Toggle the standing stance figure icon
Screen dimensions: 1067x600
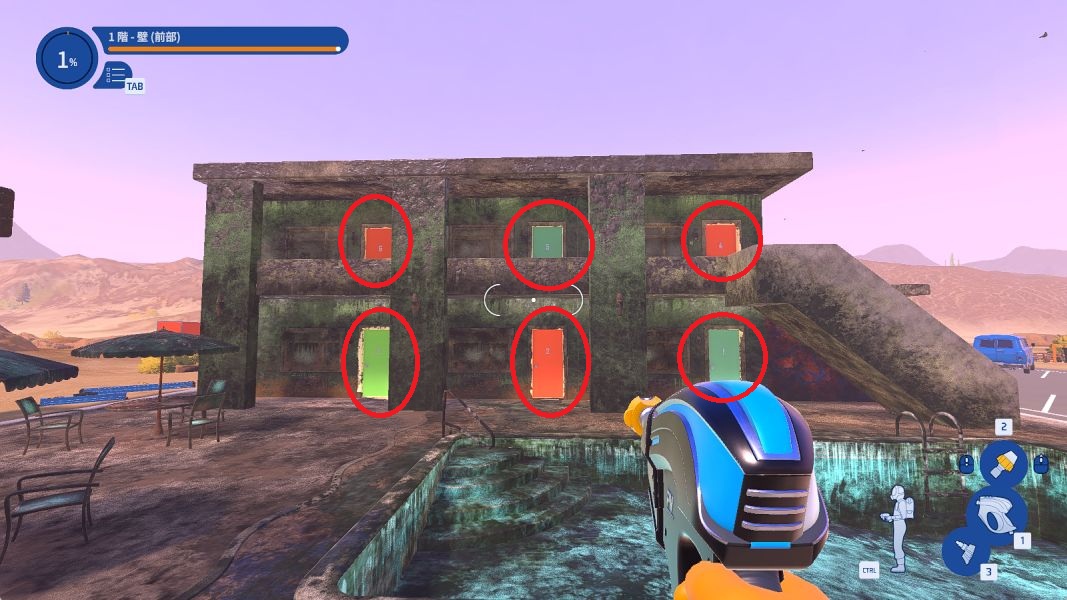tap(901, 528)
